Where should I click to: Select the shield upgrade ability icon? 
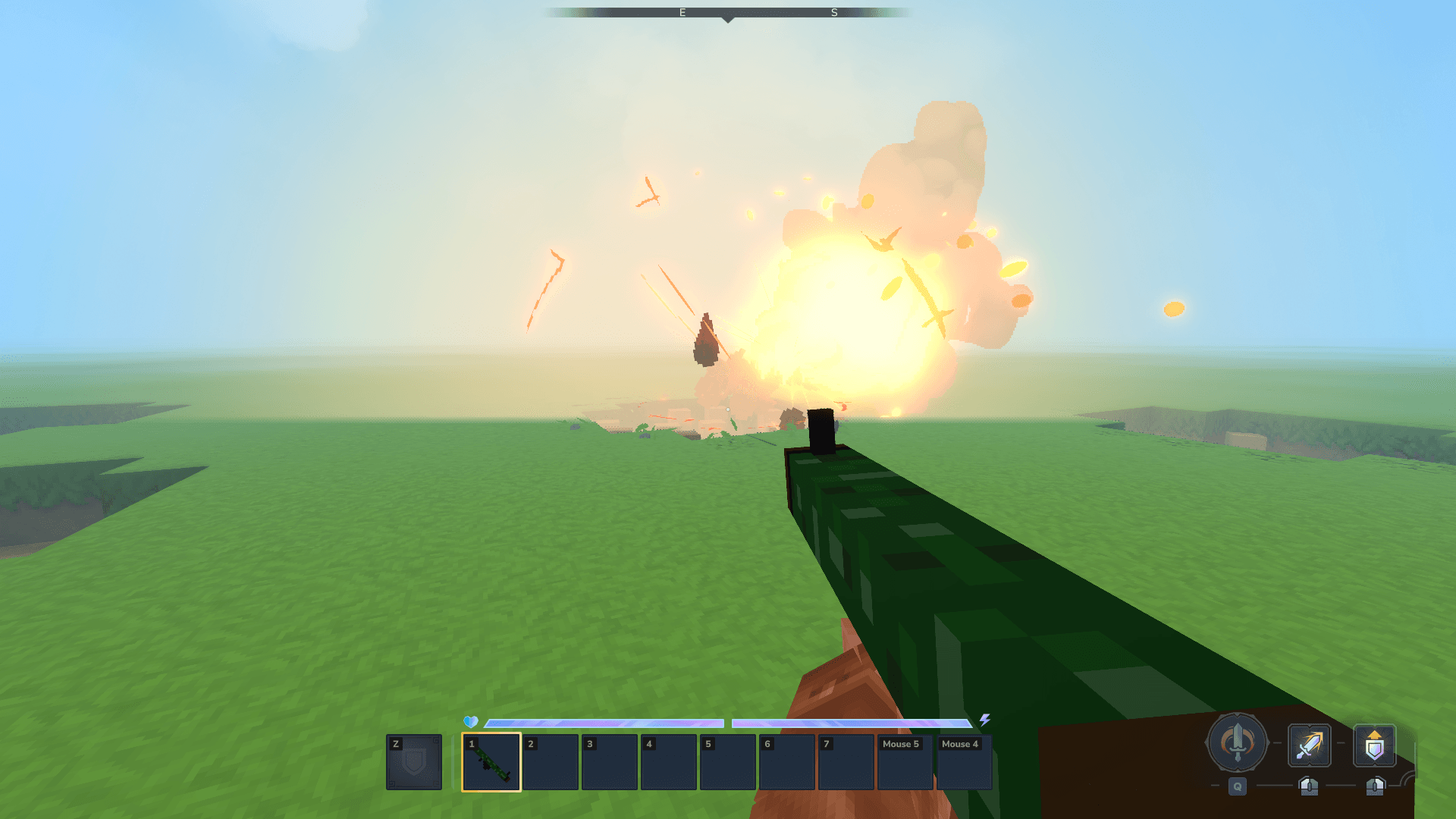point(1375,746)
